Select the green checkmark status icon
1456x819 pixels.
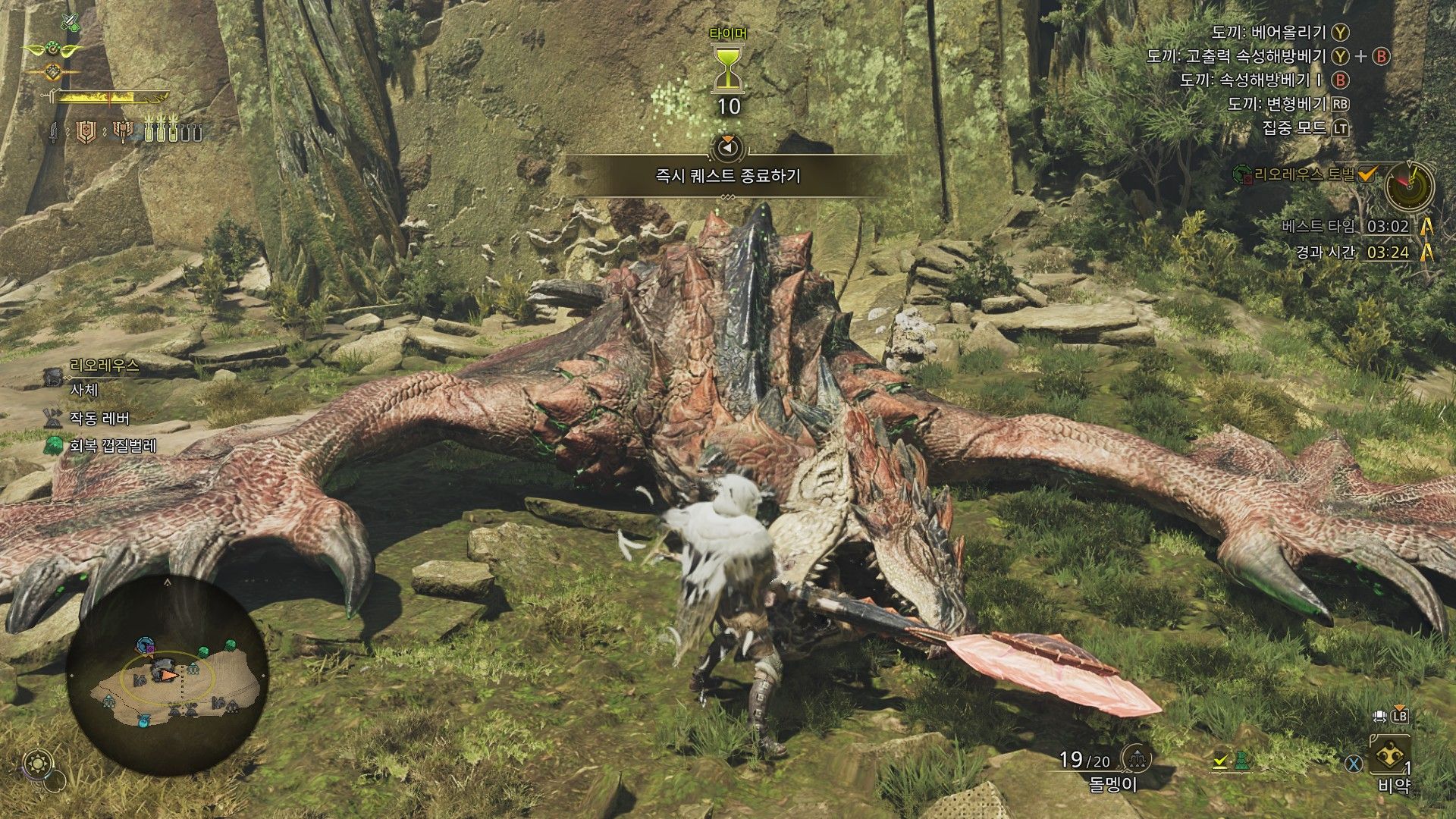1220,761
